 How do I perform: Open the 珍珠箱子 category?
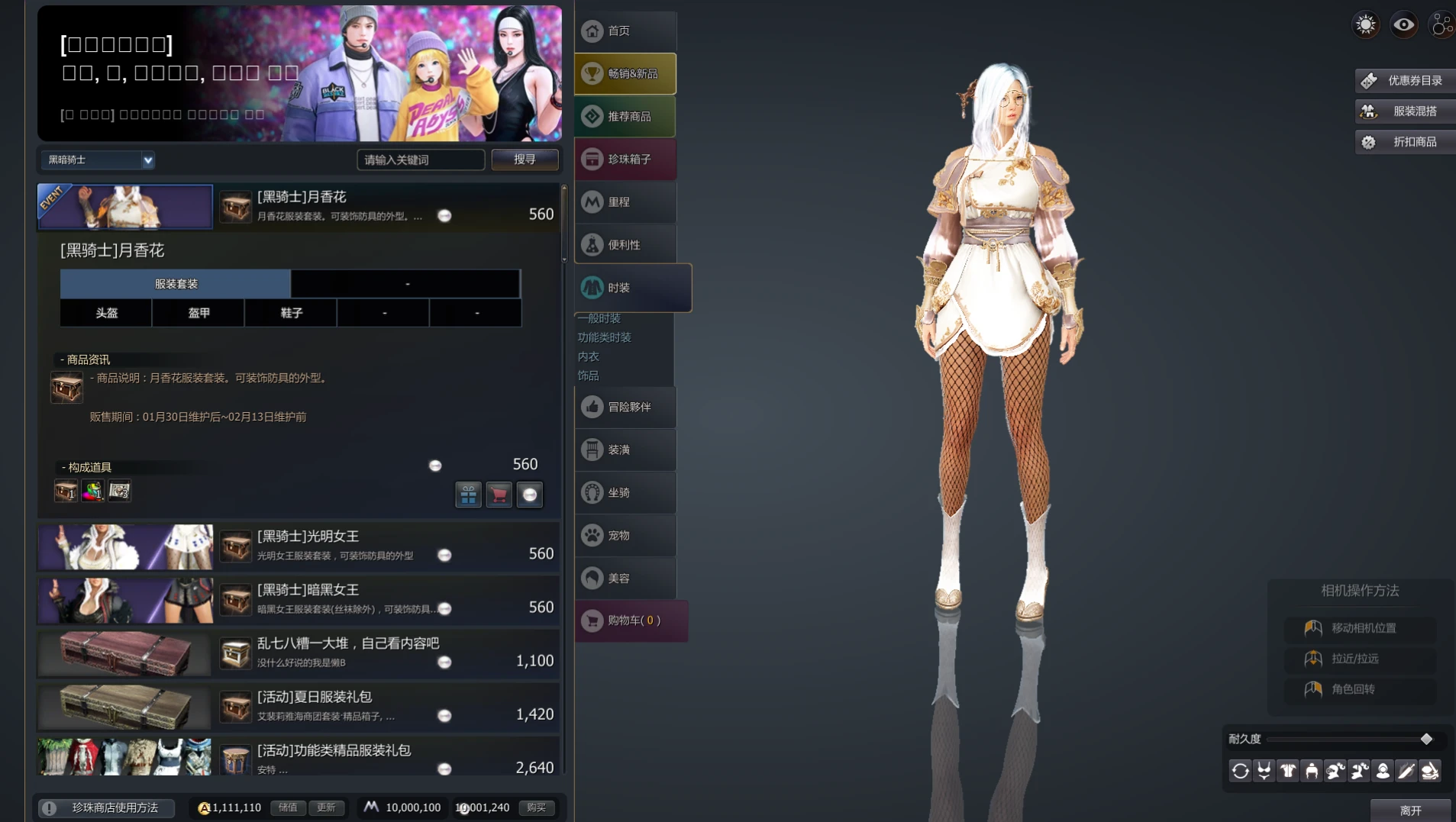[625, 160]
